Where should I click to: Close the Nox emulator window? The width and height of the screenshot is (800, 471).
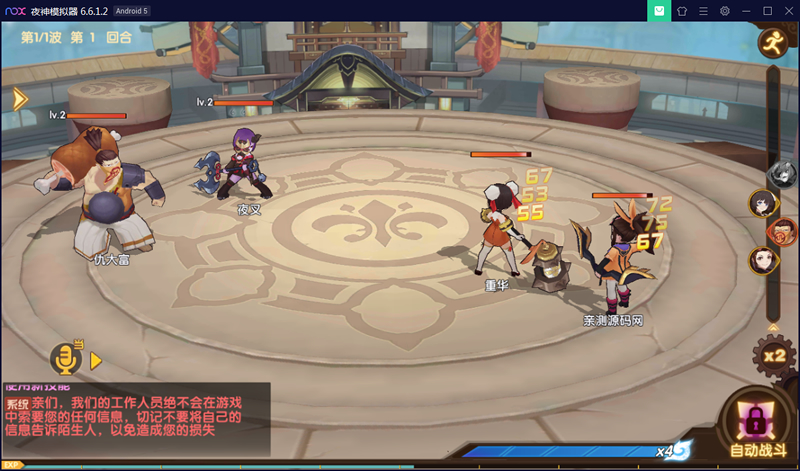coord(789,10)
